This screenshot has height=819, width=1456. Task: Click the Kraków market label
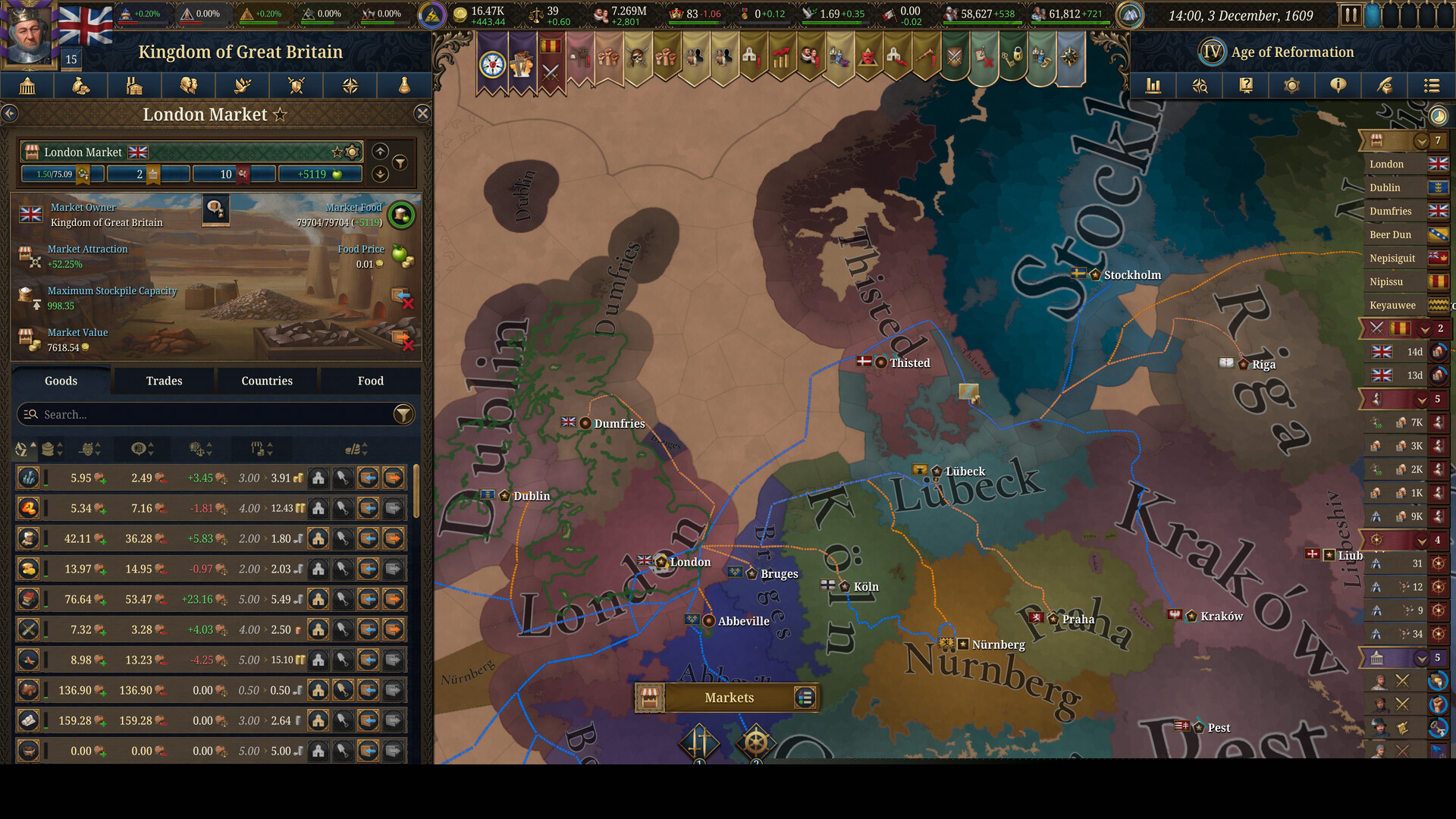pos(1221,616)
